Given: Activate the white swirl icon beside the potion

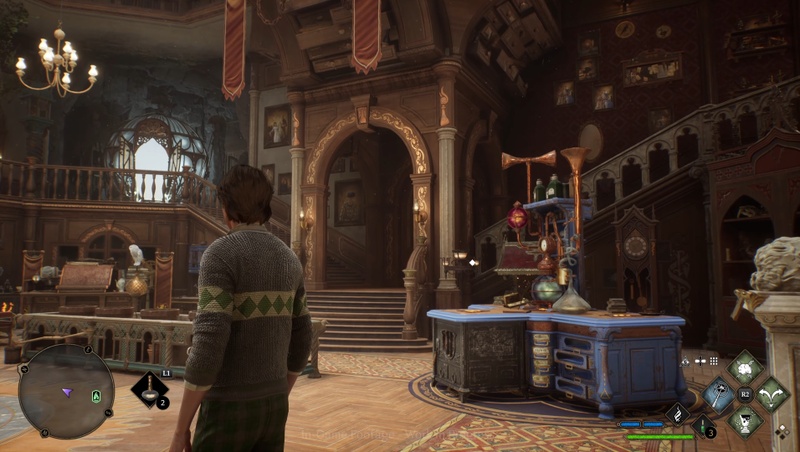Looking at the screenshot, I should pos(677,413).
